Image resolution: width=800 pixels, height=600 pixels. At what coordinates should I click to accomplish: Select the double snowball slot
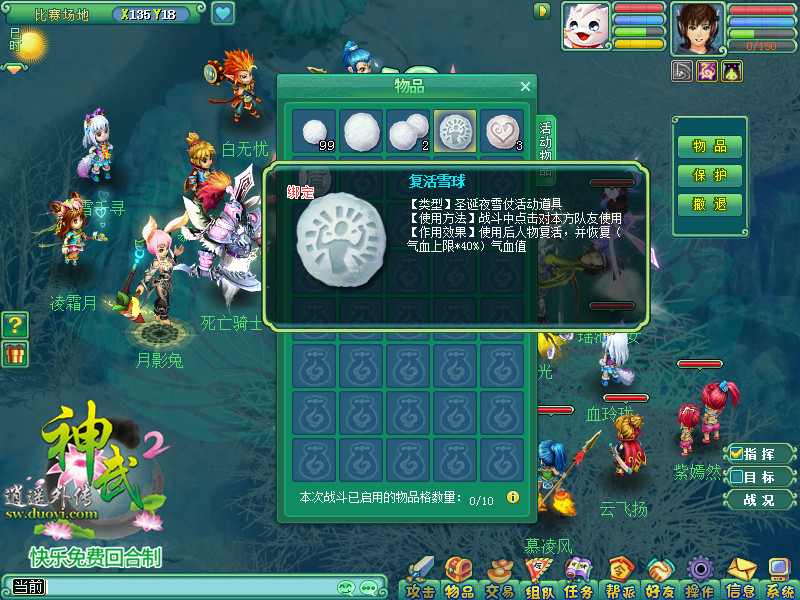(408, 131)
